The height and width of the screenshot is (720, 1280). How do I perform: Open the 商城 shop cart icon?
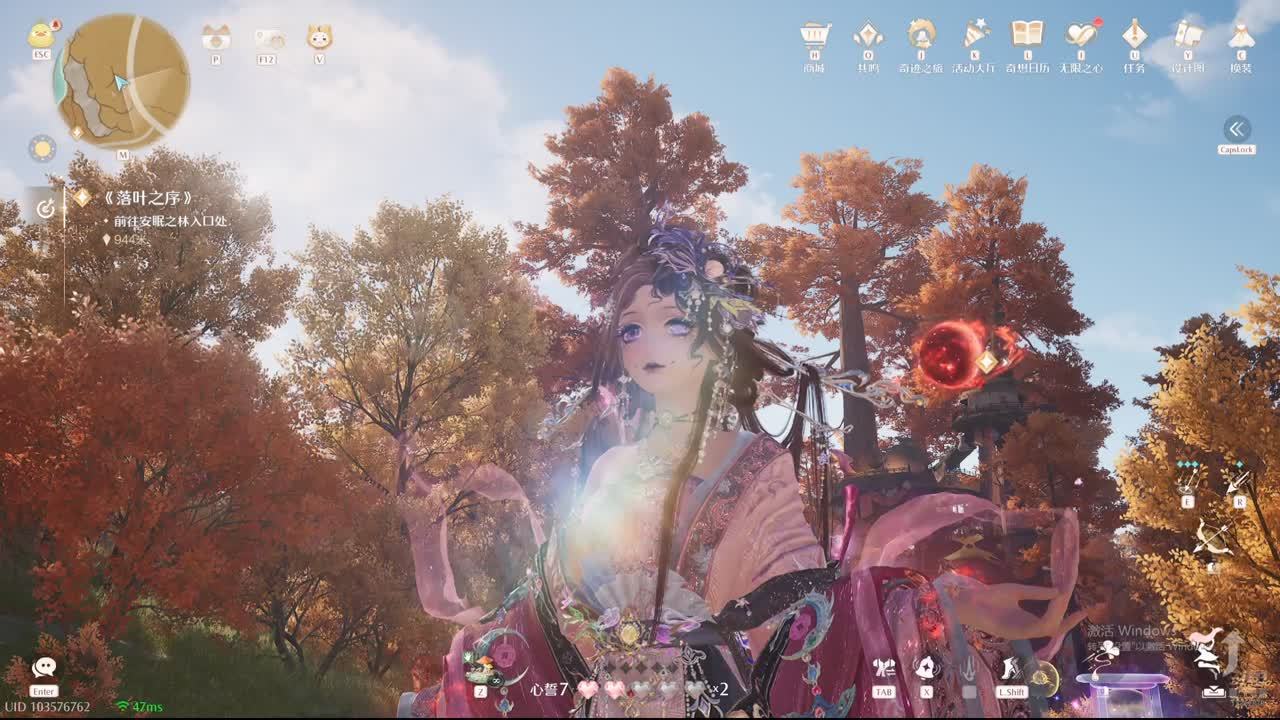click(x=814, y=36)
